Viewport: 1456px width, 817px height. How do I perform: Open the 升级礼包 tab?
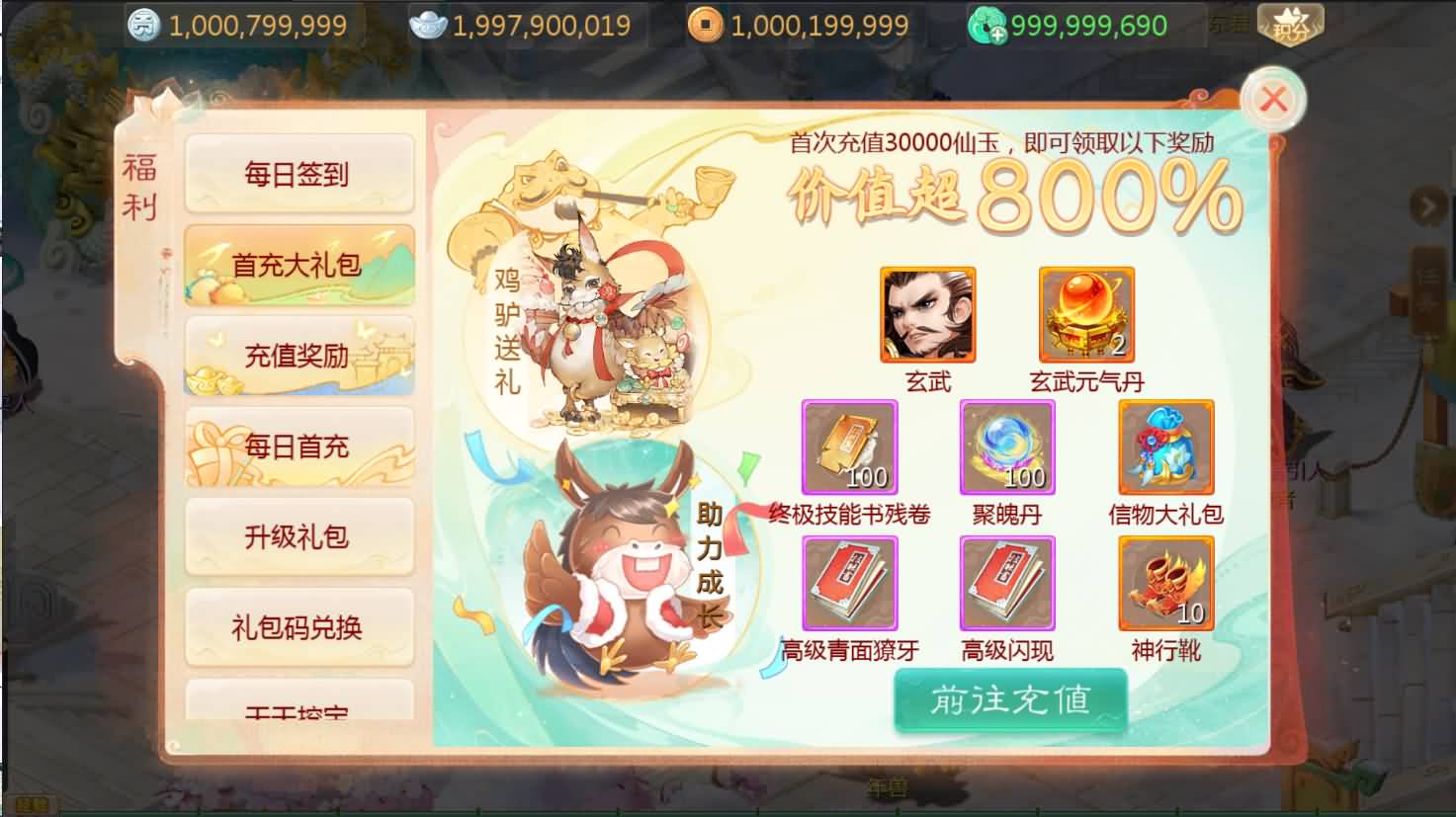299,536
